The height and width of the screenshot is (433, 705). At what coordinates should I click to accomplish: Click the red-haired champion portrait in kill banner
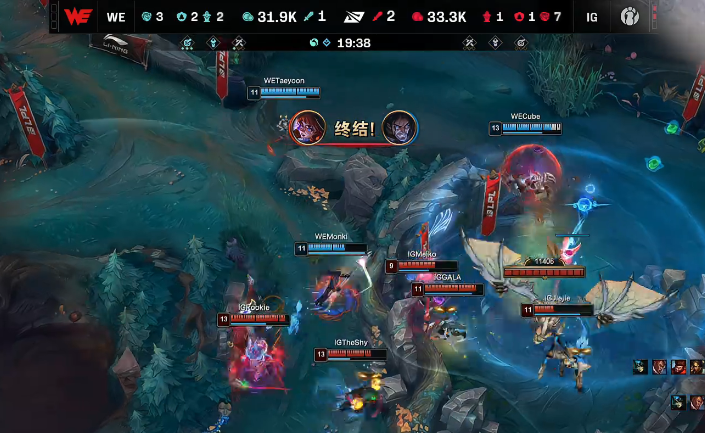(x=306, y=128)
